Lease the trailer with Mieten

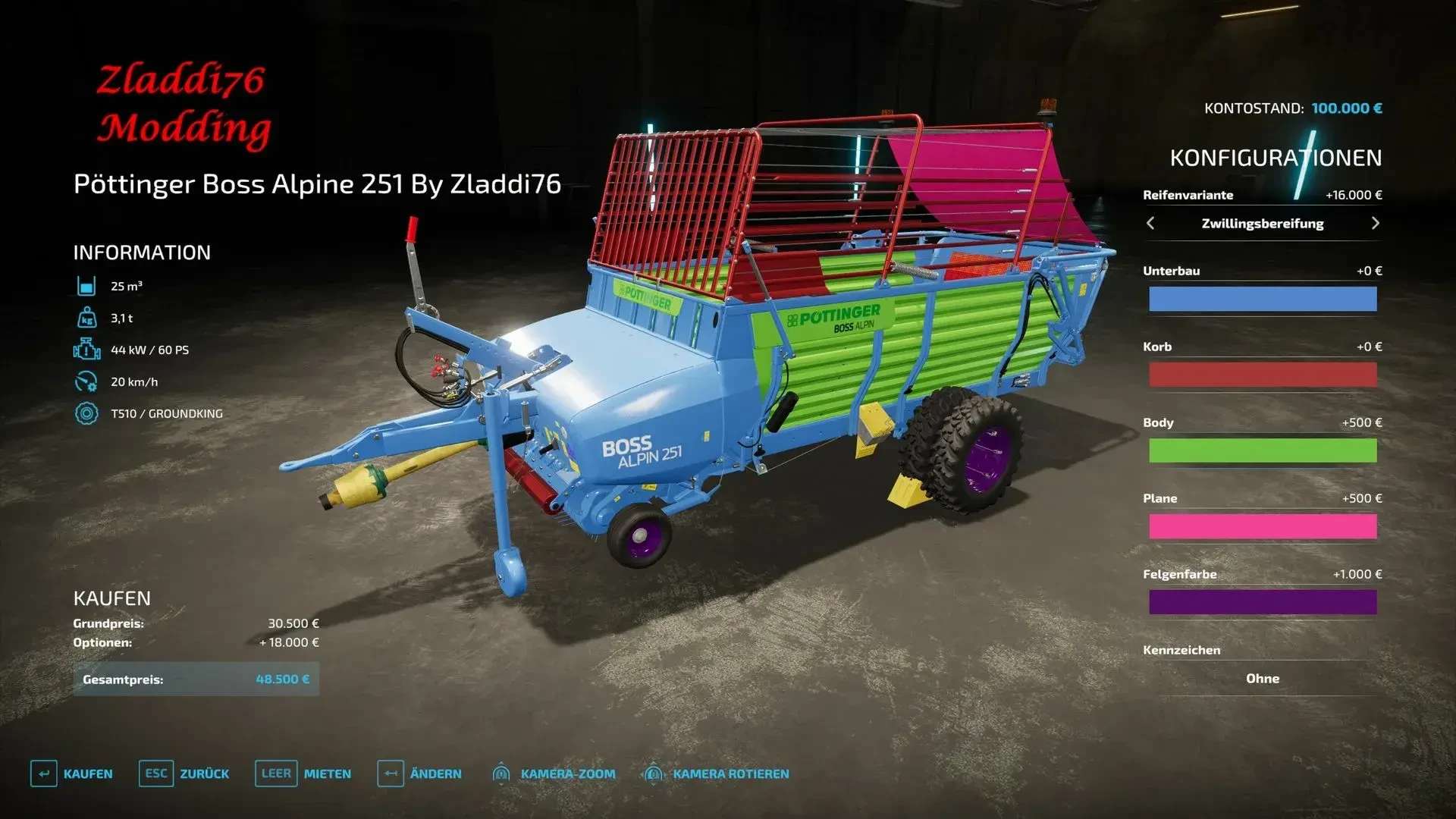[x=303, y=773]
